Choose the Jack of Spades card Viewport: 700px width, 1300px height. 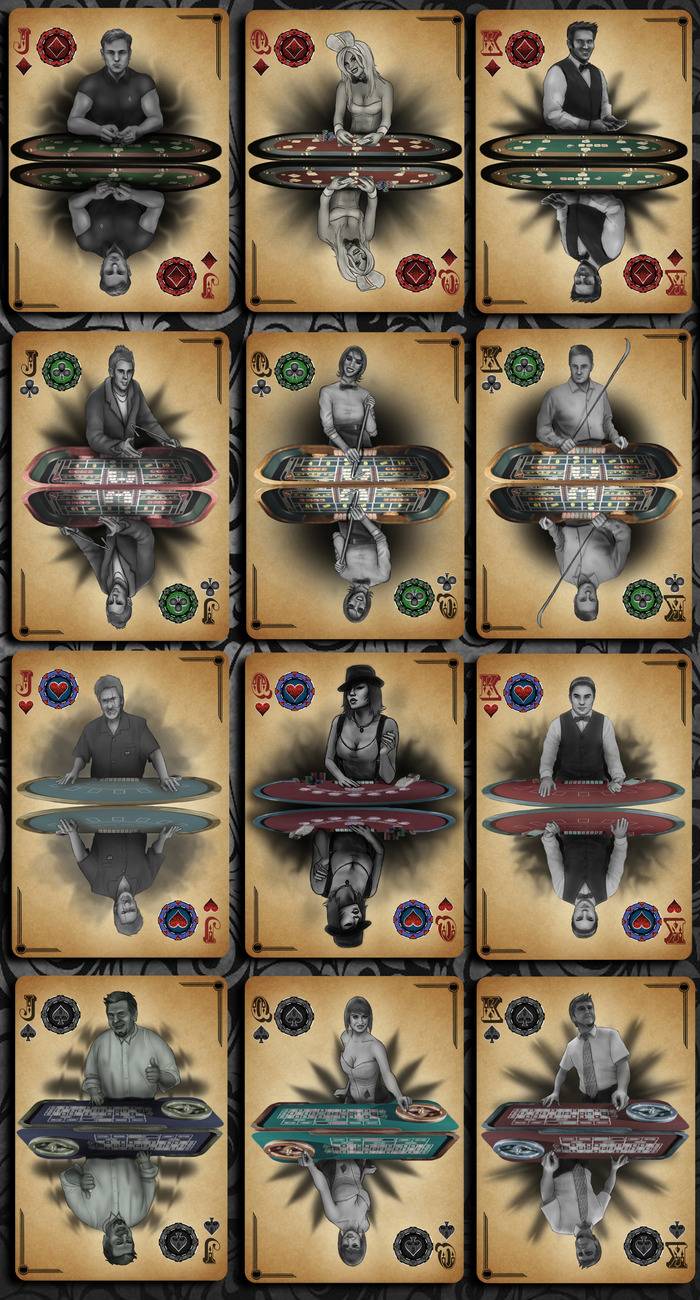[120, 1128]
